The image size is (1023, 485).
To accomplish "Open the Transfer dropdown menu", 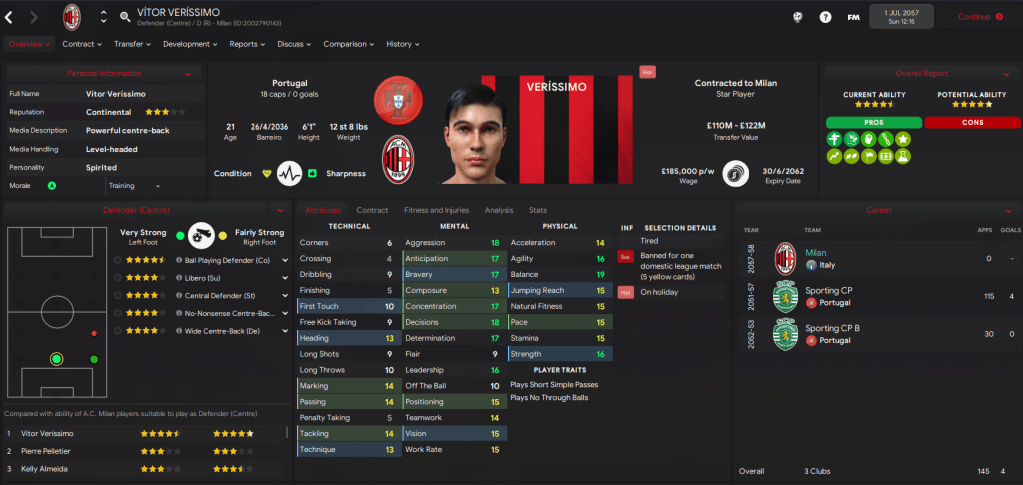I will point(132,44).
